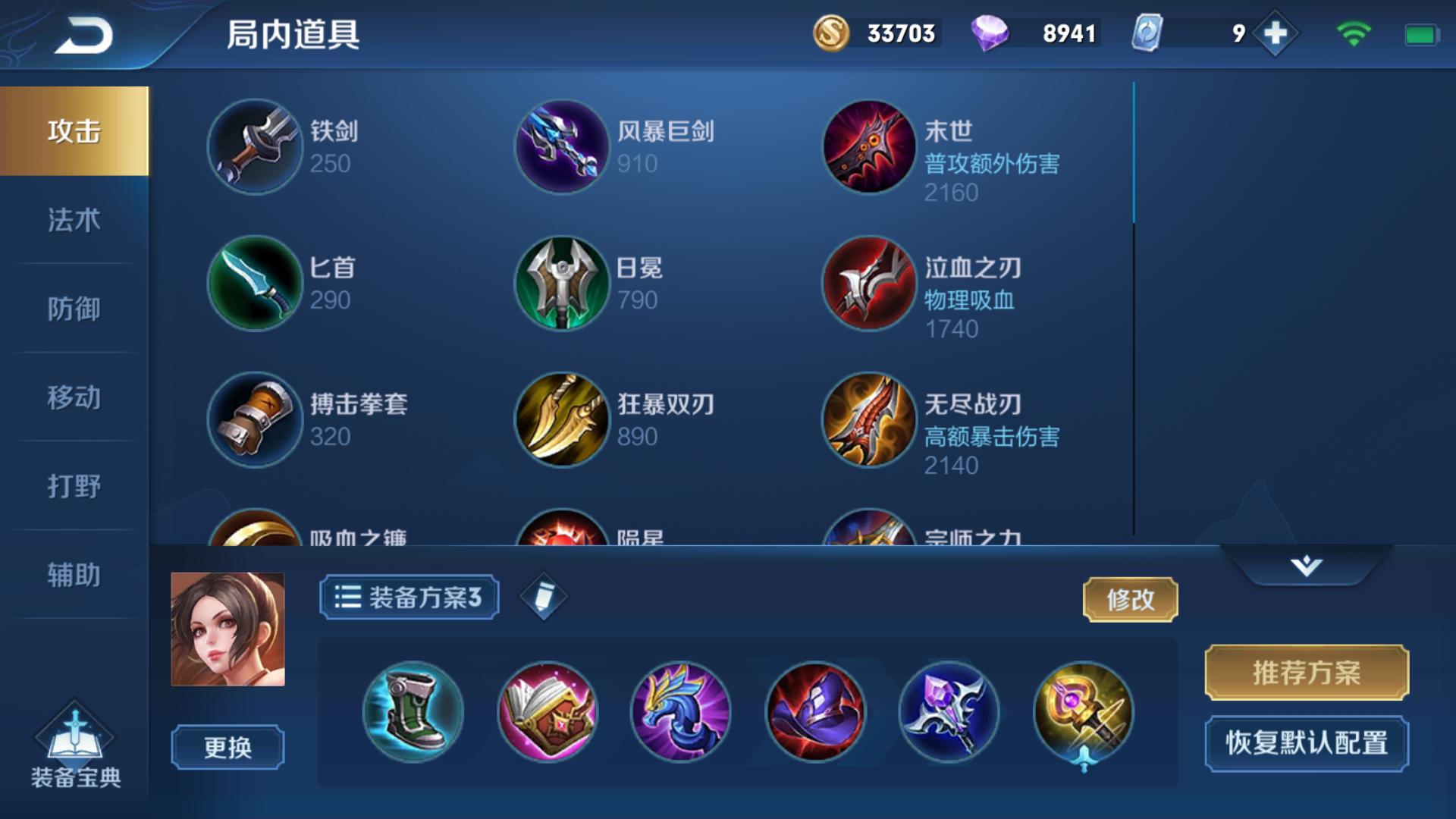Expand the 日冕 item details
Image resolution: width=1456 pixels, height=819 pixels.
coord(562,282)
